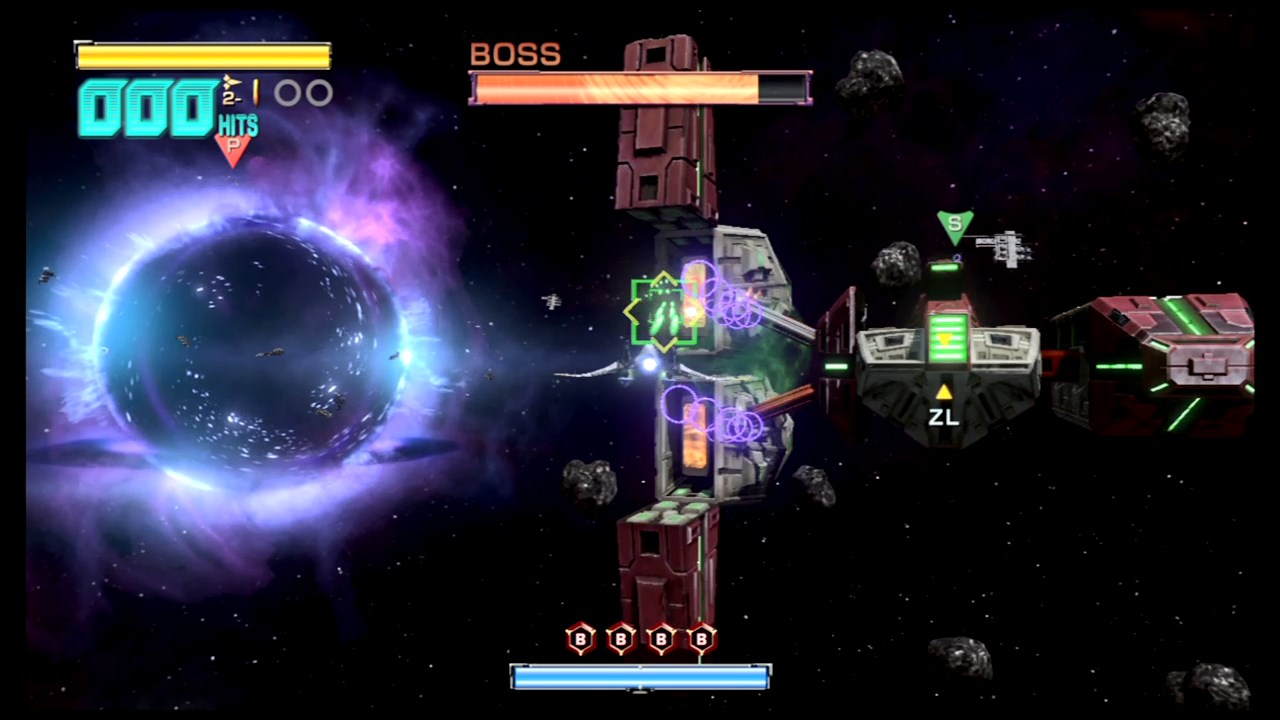Click the blue boost gauge at bottom
The width and height of the screenshot is (1280, 720).
pyautogui.click(x=640, y=678)
